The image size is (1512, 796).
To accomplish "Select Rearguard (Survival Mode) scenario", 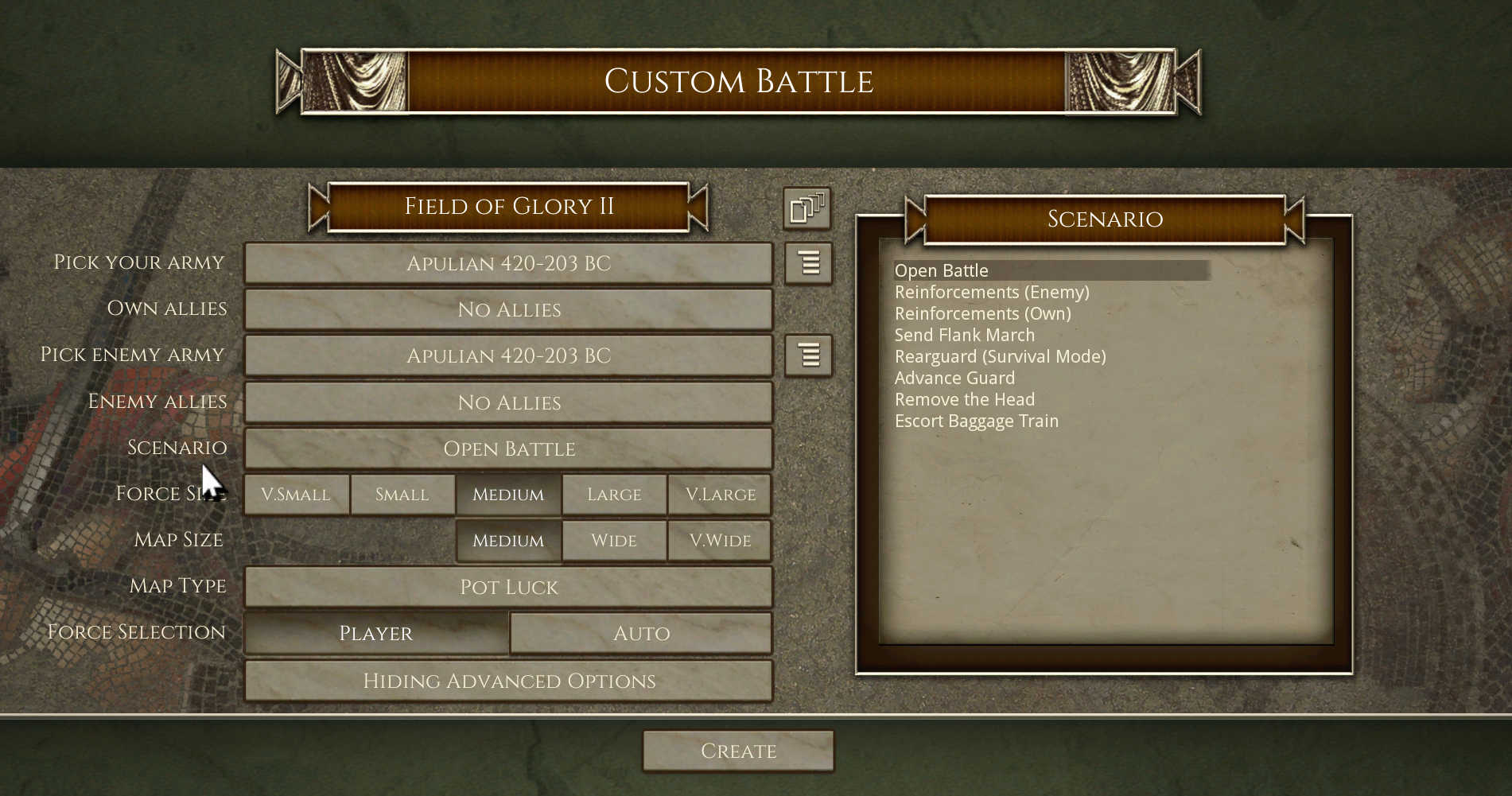I will [x=1000, y=357].
